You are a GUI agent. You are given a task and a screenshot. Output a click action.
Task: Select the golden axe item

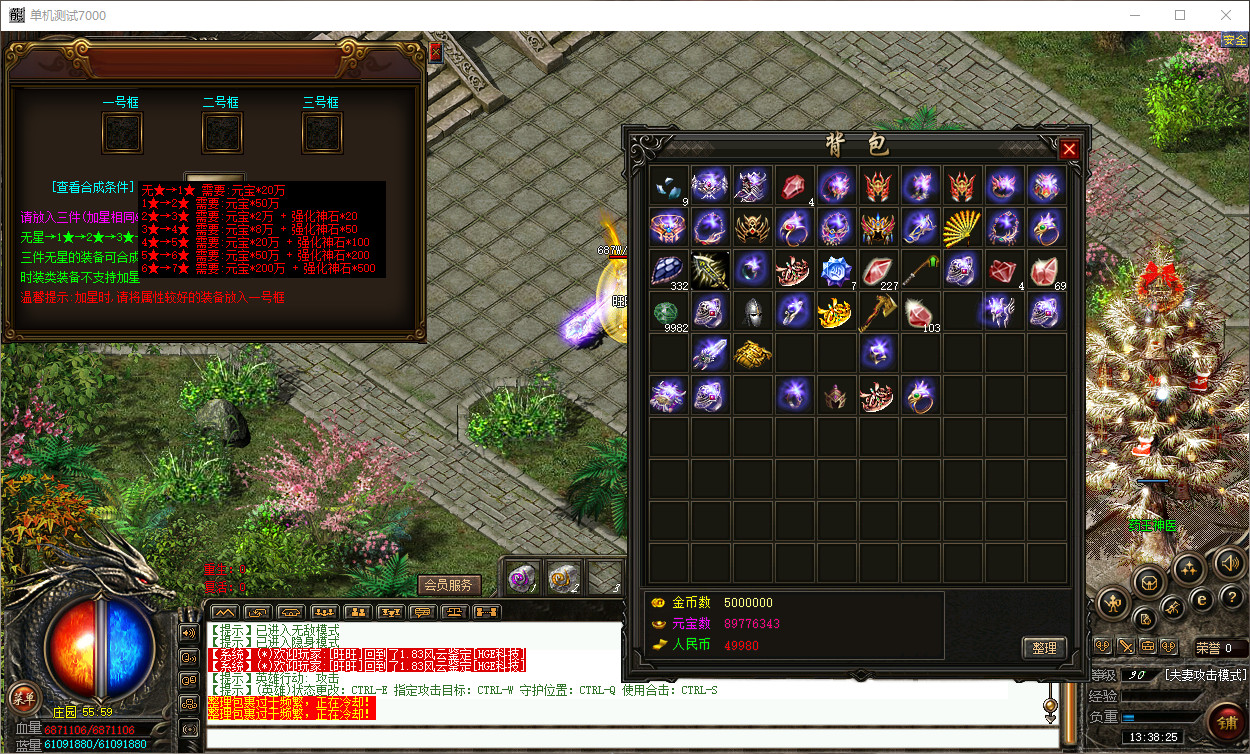coord(878,312)
